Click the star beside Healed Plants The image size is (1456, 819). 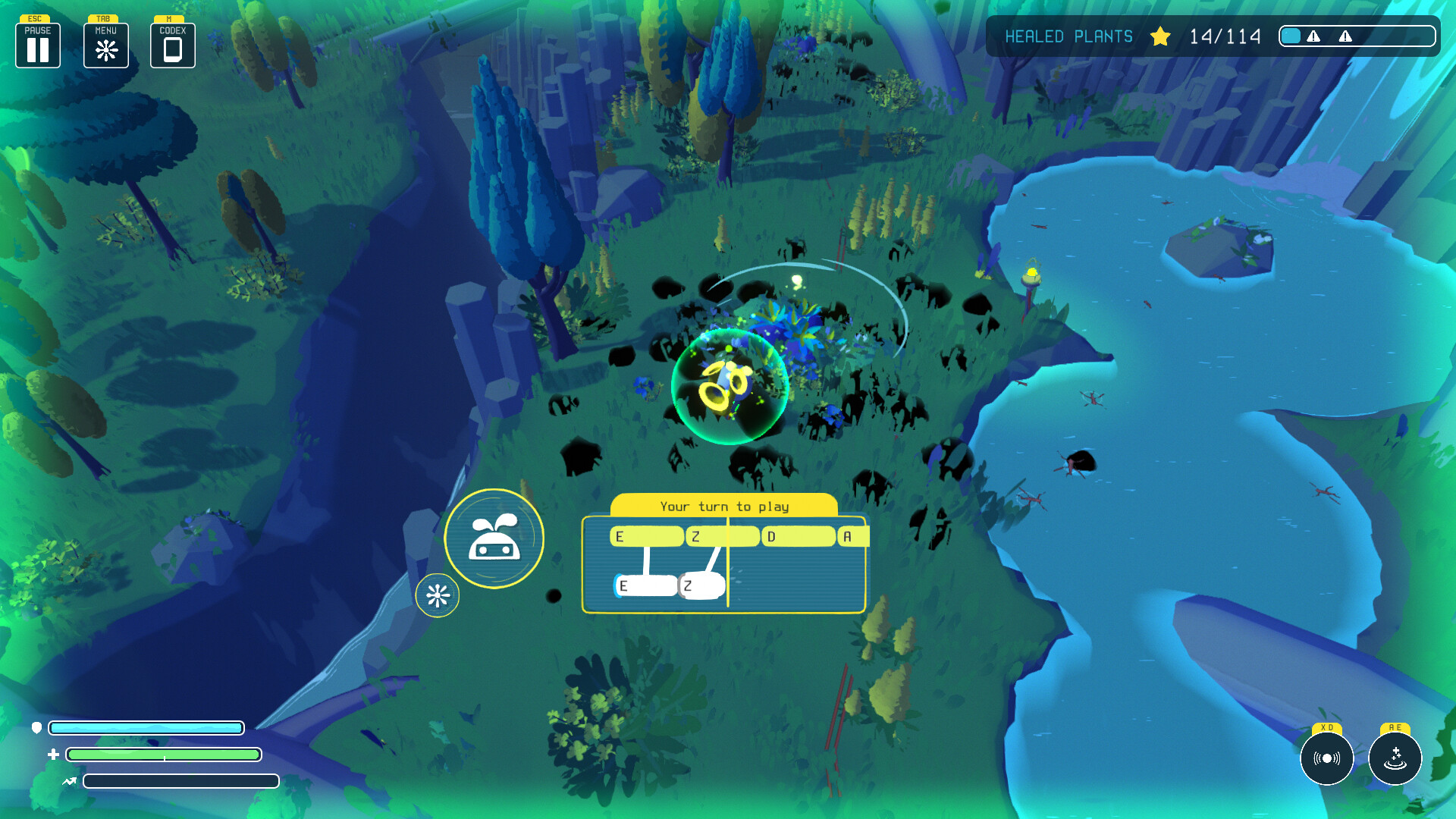coord(1159,36)
